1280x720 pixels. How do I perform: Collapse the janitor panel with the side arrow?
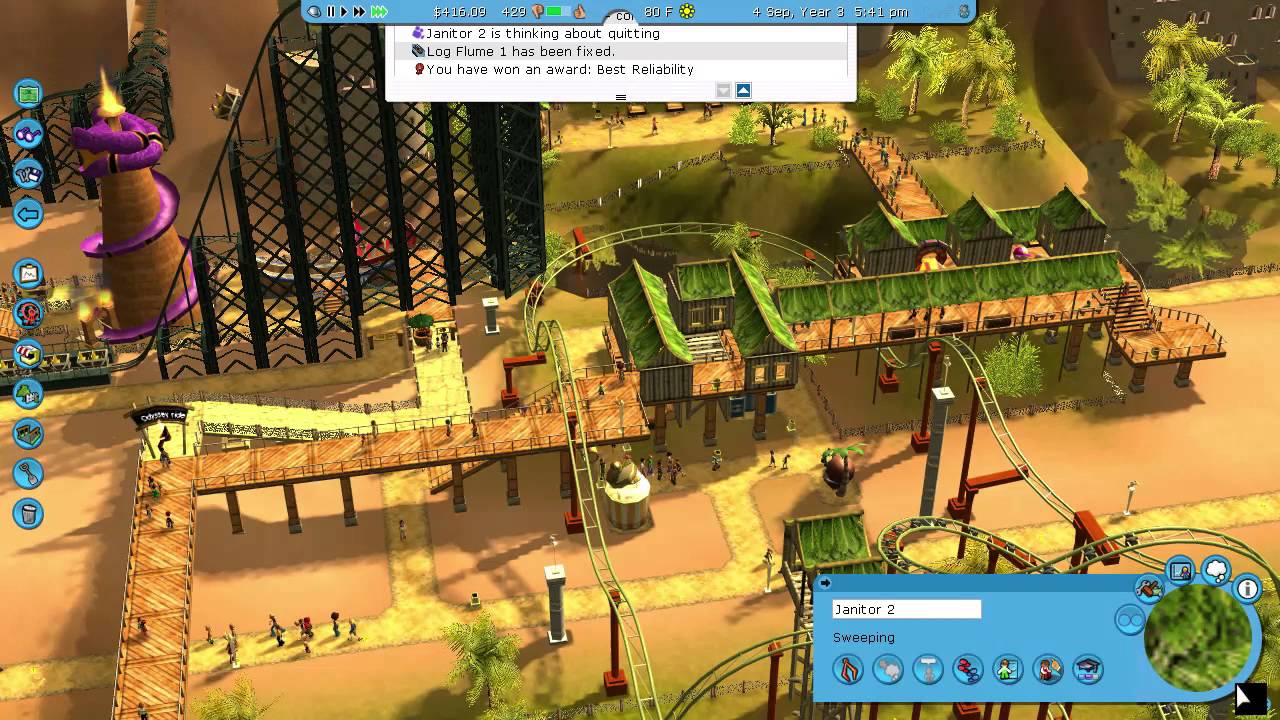825,582
